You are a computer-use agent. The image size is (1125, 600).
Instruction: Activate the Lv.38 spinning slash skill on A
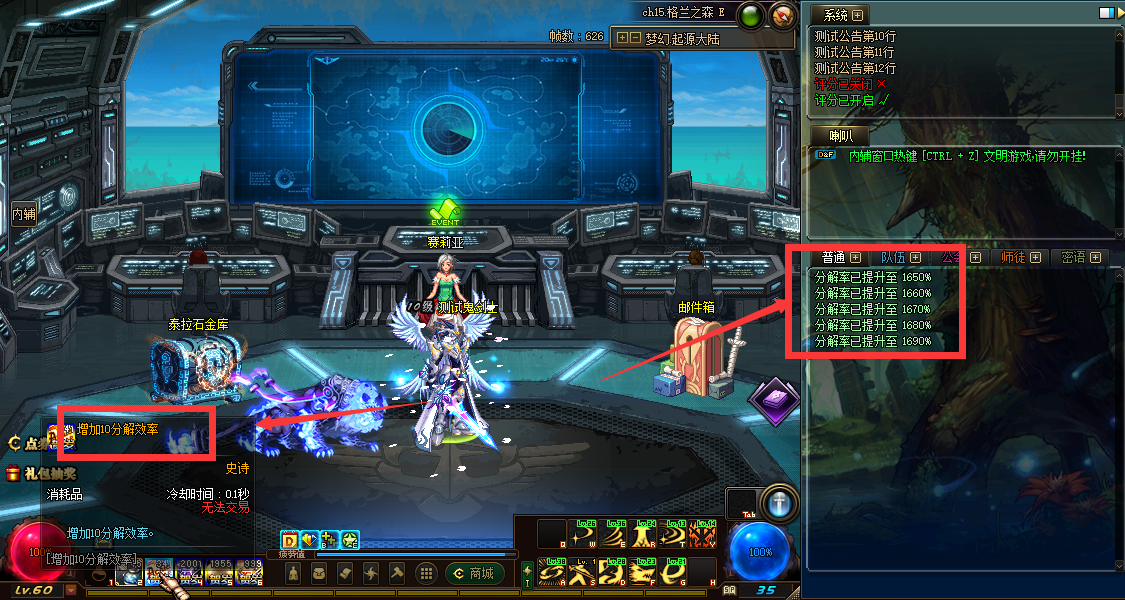tap(552, 573)
